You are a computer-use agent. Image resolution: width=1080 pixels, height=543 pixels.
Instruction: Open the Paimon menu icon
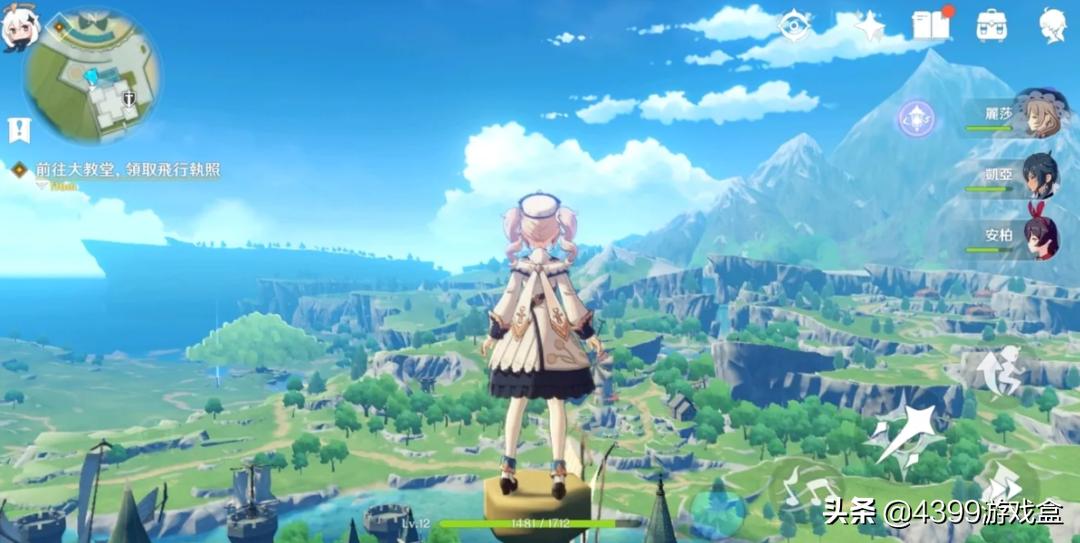[x=20, y=28]
